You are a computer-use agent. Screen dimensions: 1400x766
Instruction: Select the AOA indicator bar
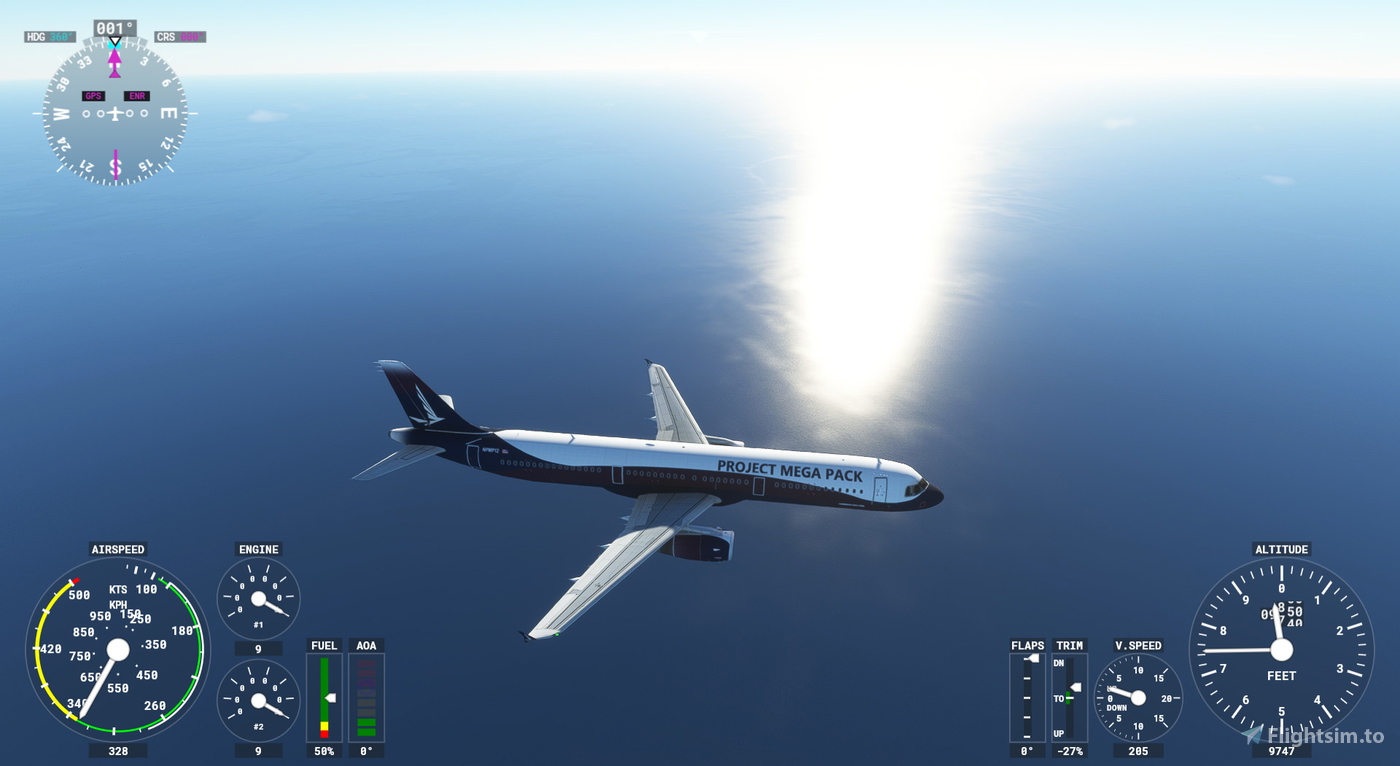(366, 695)
